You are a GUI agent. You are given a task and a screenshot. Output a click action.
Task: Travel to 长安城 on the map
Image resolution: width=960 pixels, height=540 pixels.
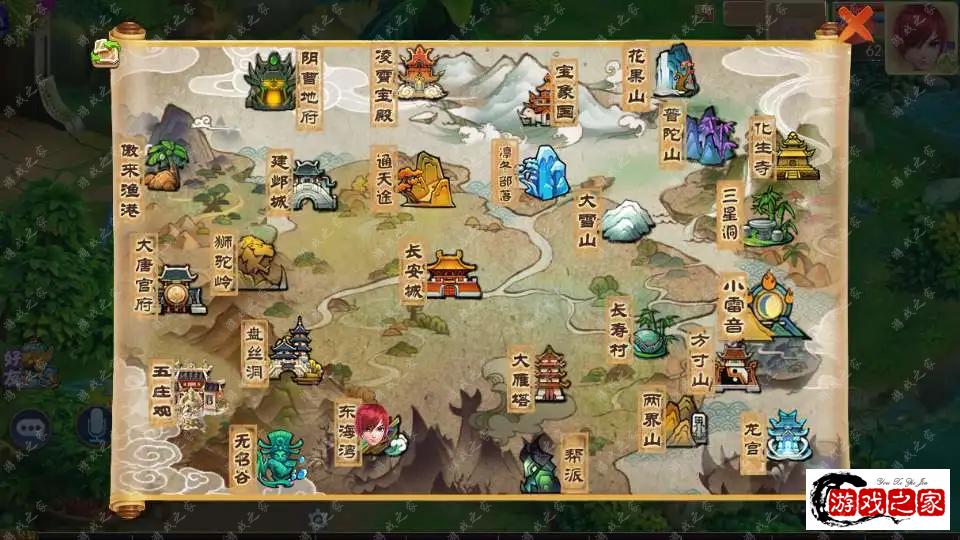[x=452, y=274]
